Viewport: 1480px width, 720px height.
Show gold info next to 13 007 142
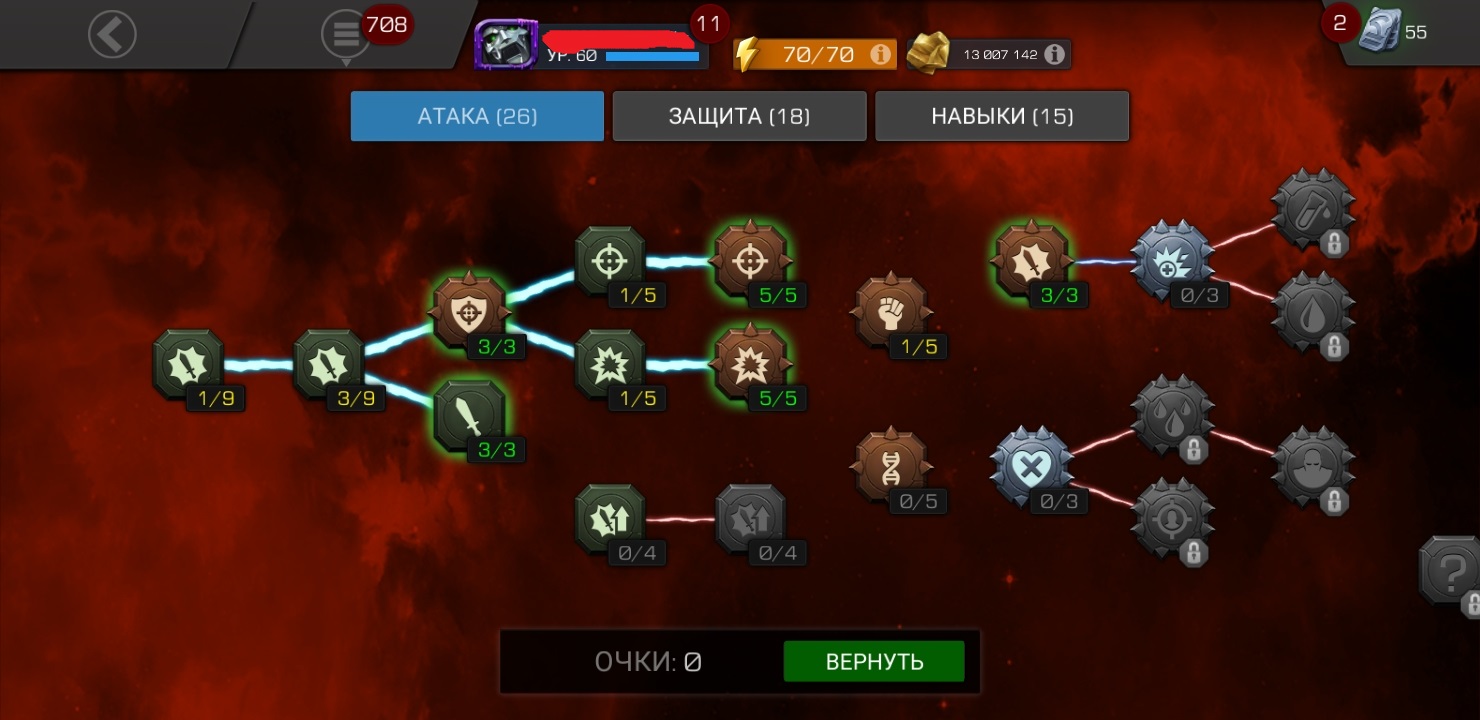[1054, 54]
